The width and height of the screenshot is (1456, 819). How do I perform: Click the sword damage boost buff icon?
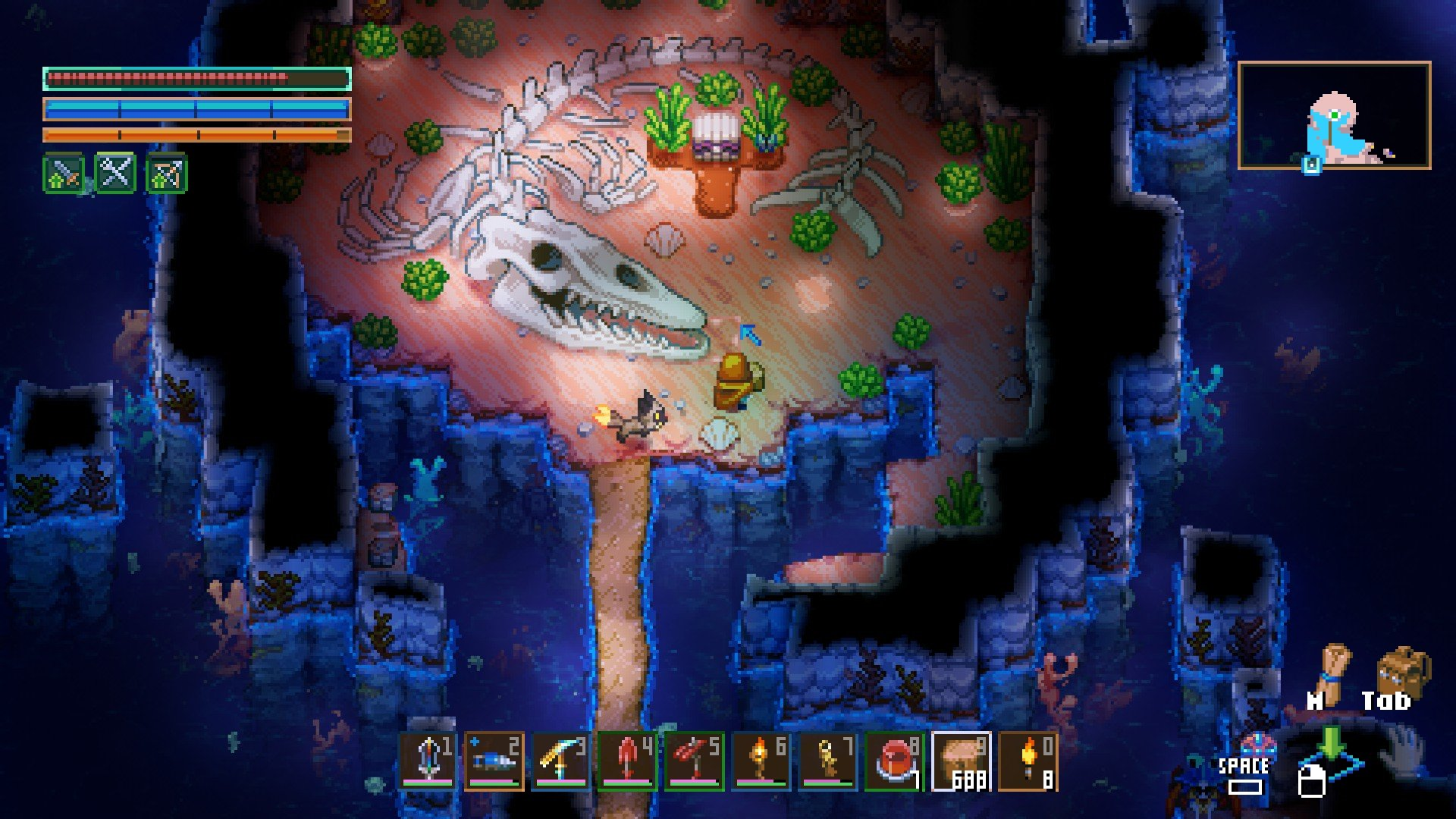64,174
